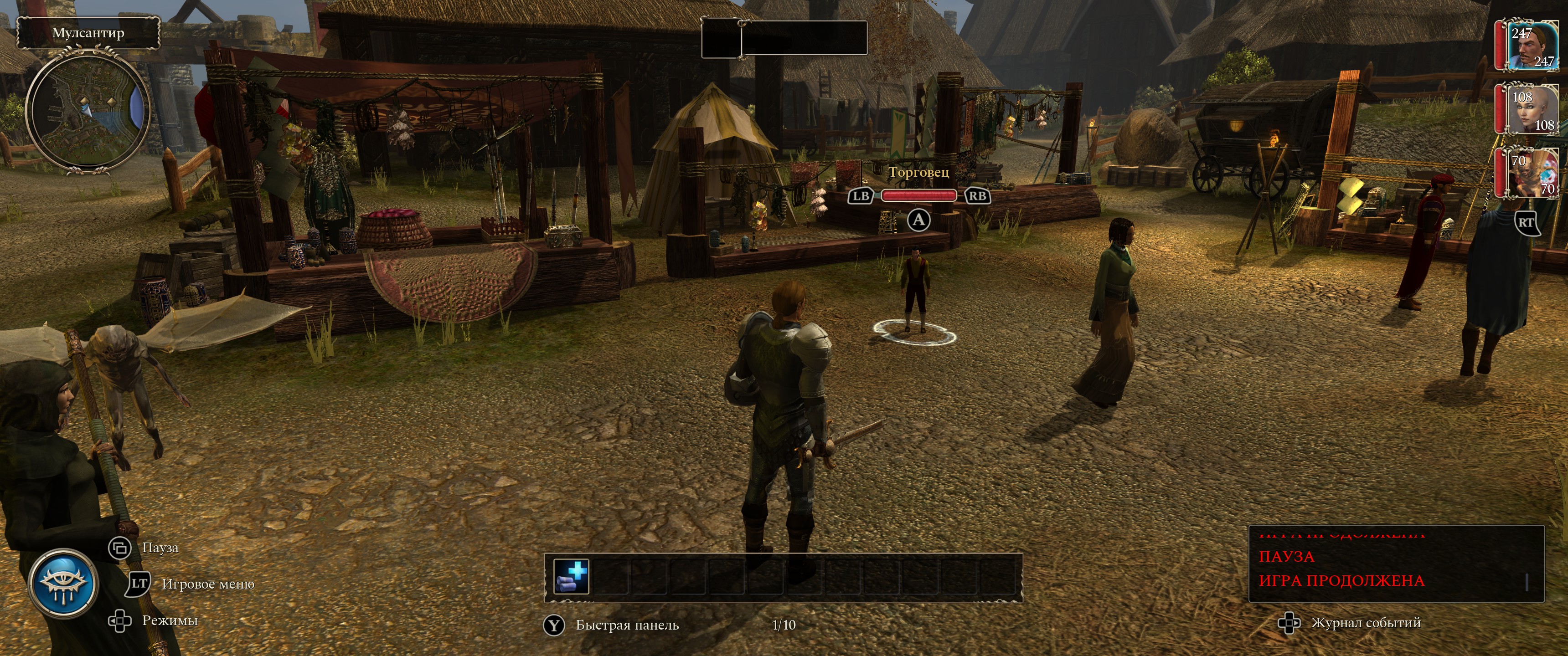The width and height of the screenshot is (1568, 656).
Task: Open the event log message panel
Action: [x=1395, y=564]
